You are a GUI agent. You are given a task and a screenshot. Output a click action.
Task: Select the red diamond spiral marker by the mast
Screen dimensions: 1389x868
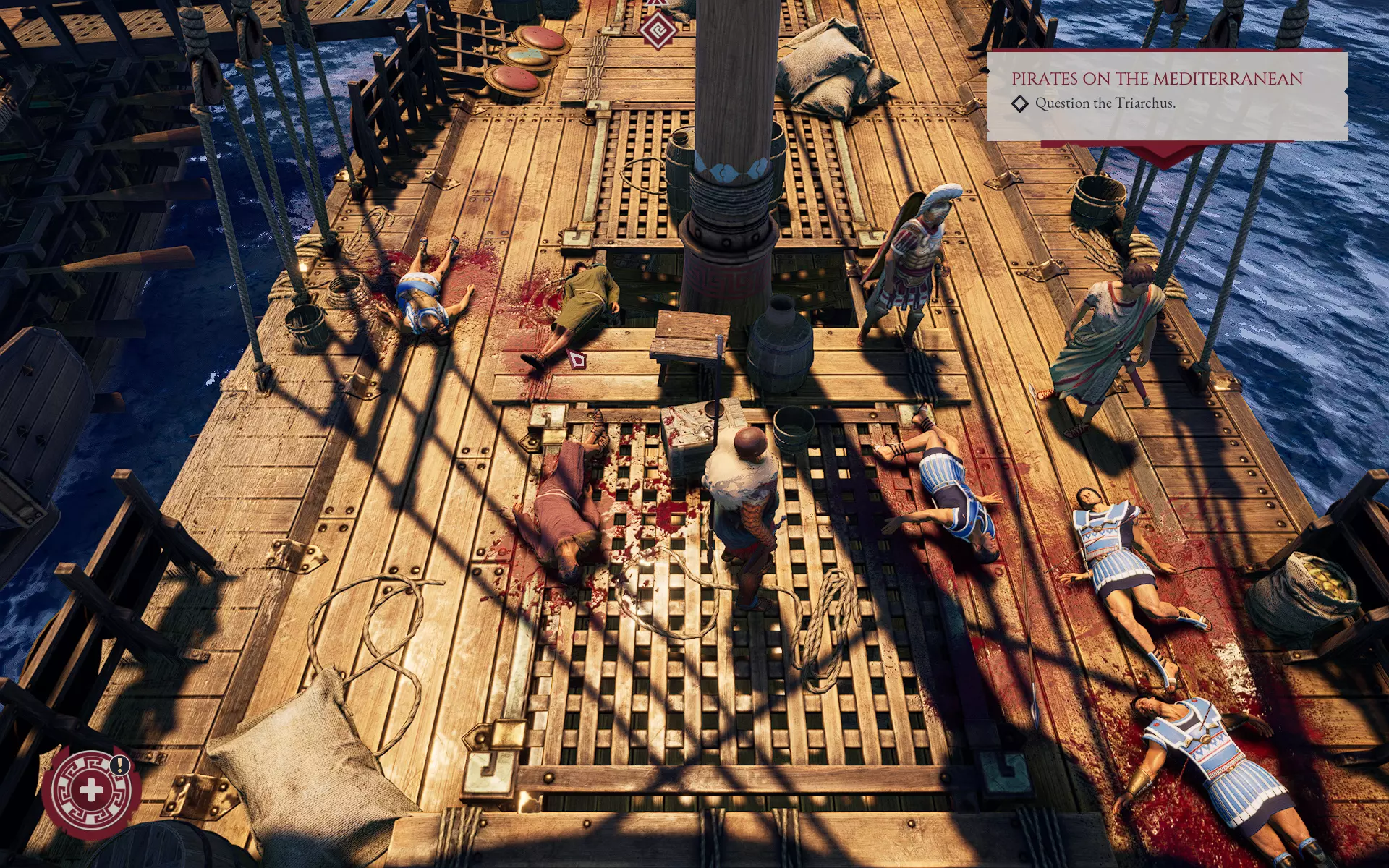click(x=657, y=30)
